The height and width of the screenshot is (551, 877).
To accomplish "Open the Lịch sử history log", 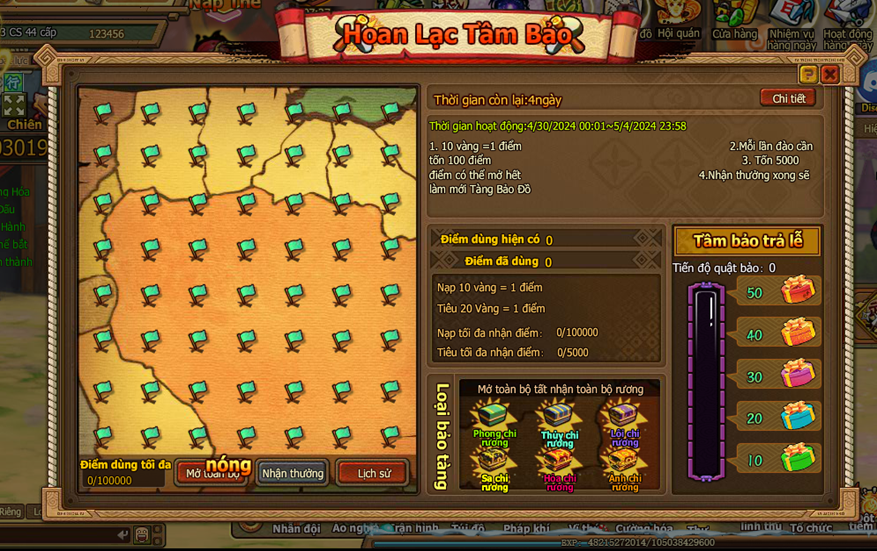I will click(x=373, y=473).
